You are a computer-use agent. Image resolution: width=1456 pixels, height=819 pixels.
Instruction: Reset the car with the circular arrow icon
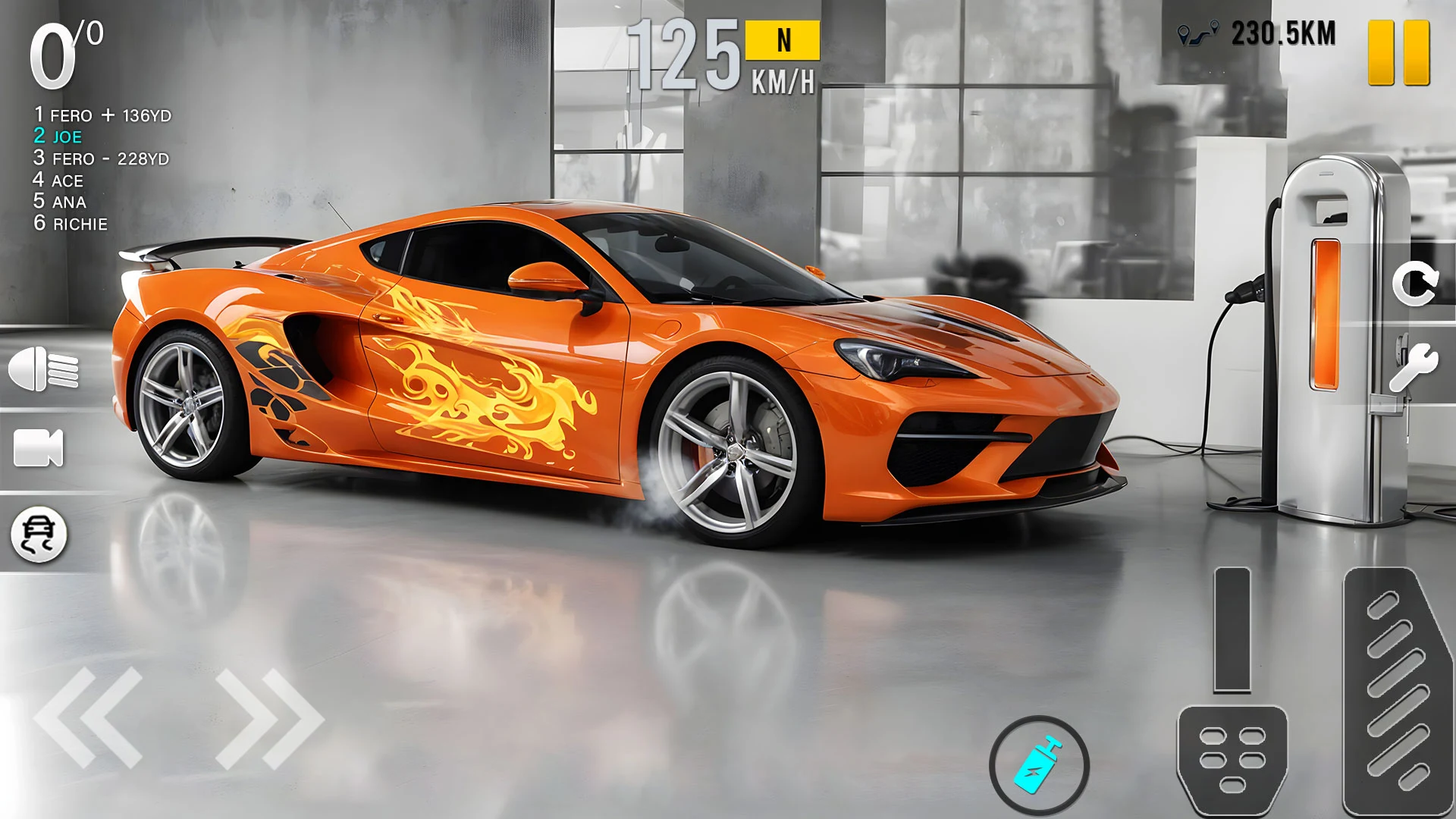[1414, 284]
